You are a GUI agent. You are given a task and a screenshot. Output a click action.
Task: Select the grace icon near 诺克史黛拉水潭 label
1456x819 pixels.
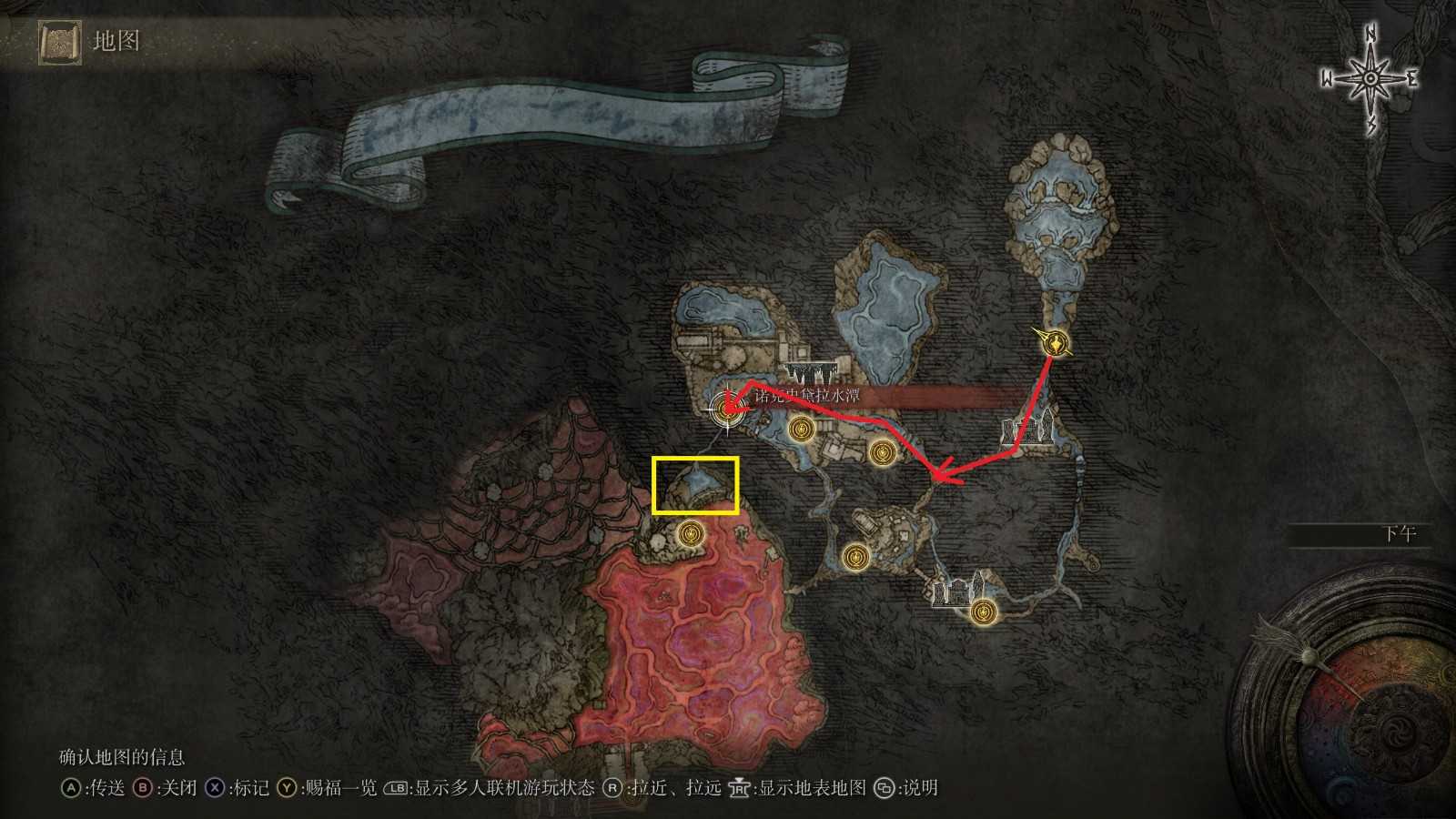(x=800, y=429)
